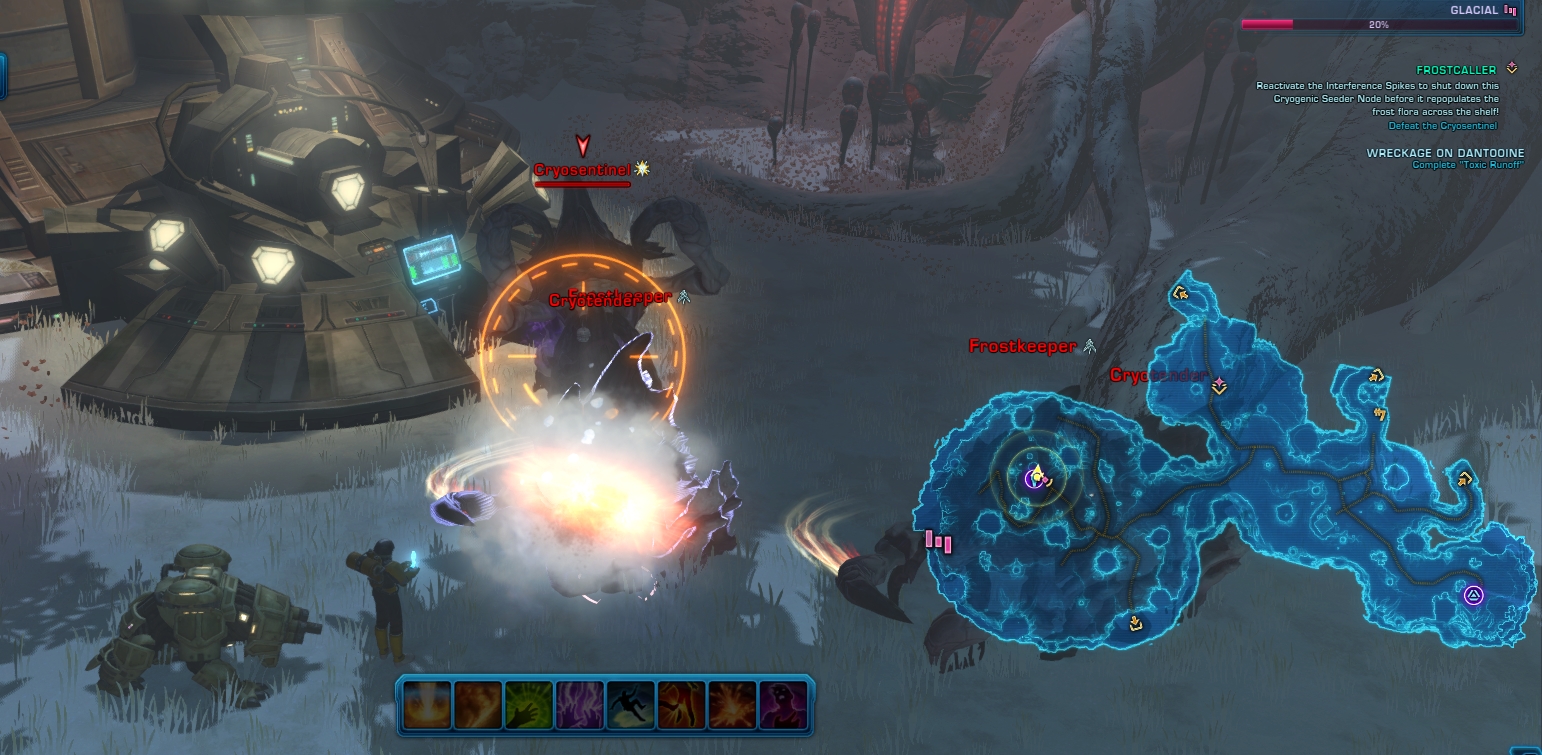Trigger the purple lightning hand ability

pos(581,704)
